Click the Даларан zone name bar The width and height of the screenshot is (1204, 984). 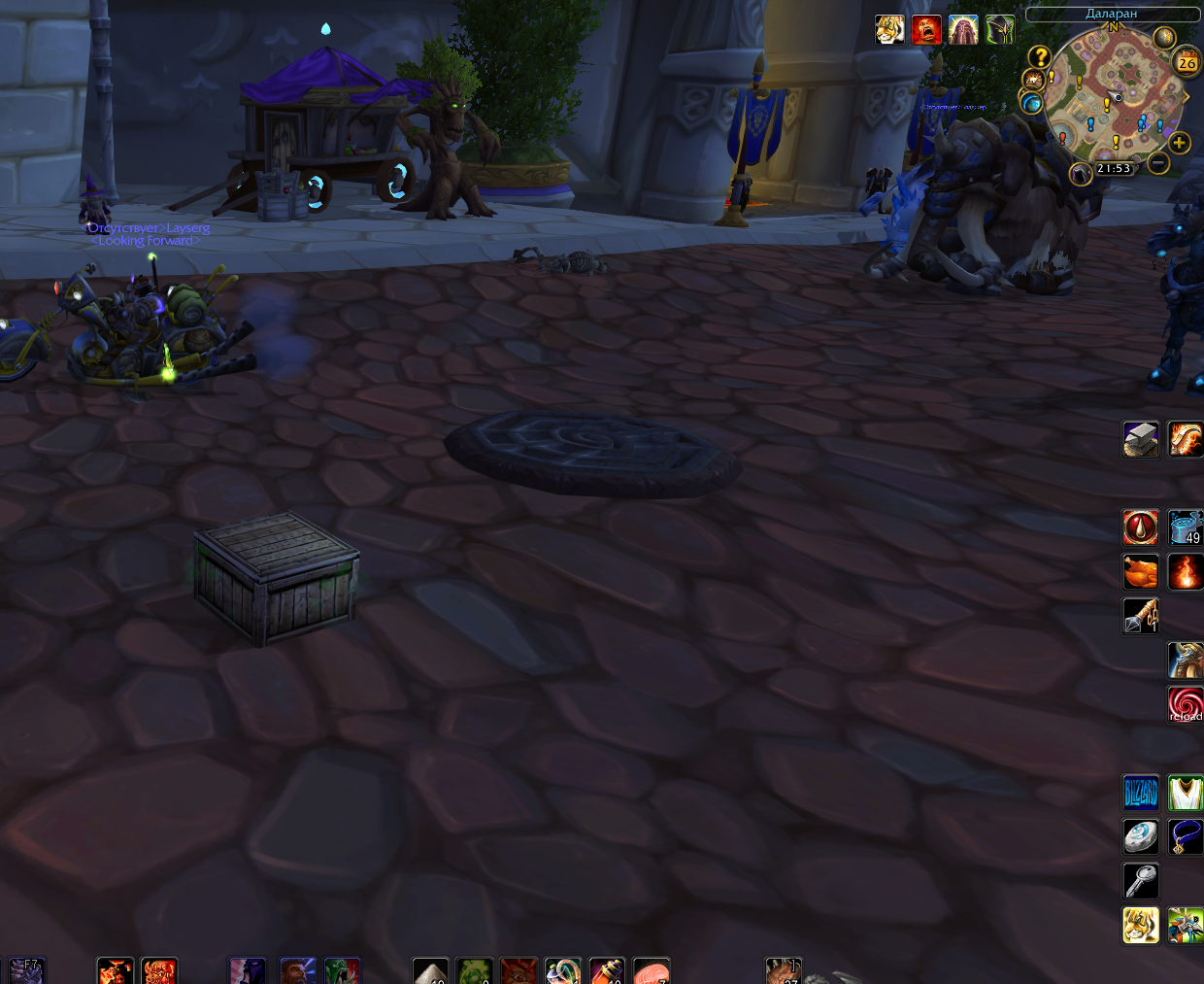(1112, 14)
